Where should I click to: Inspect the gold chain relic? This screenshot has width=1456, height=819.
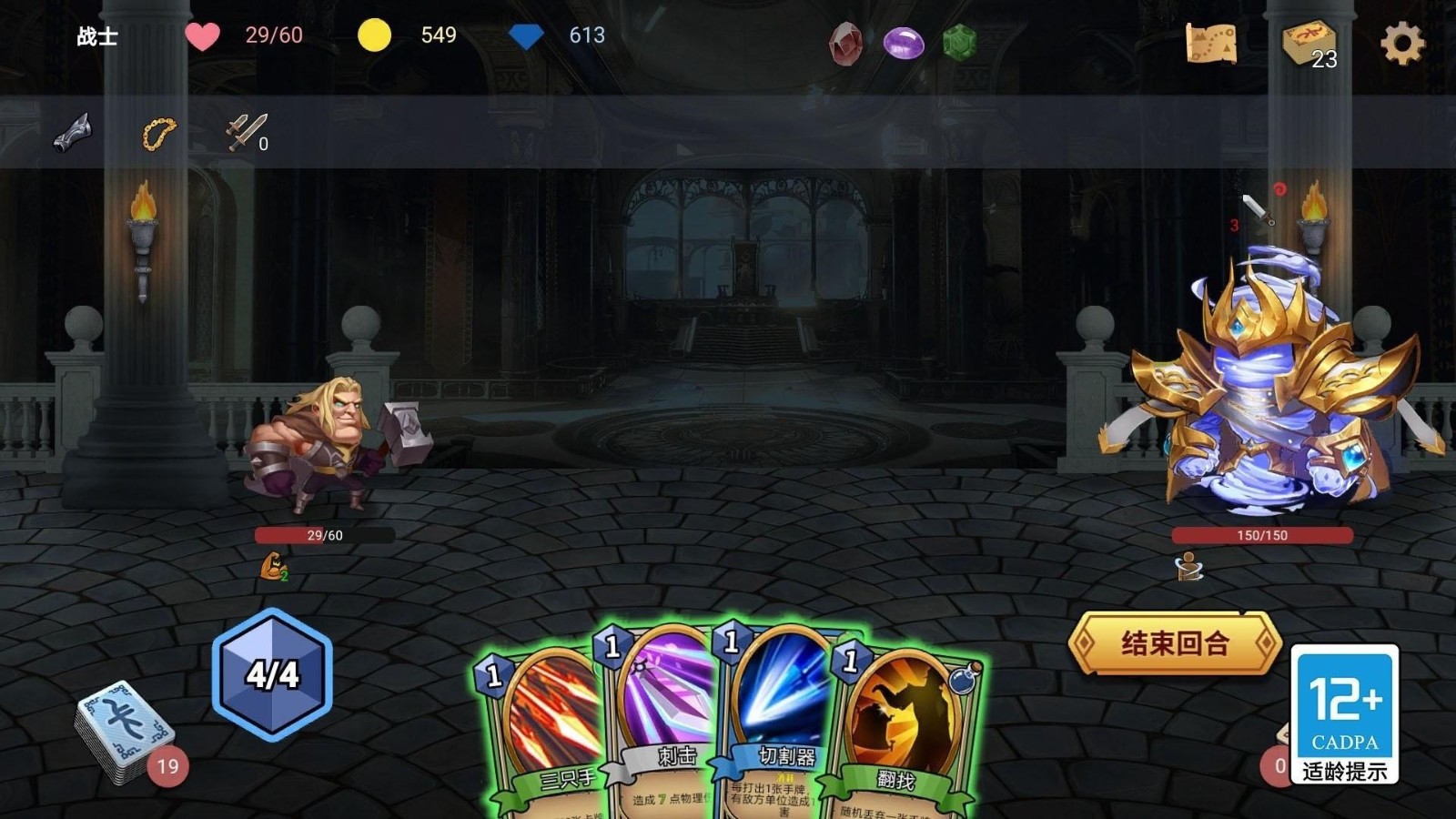pos(158,134)
